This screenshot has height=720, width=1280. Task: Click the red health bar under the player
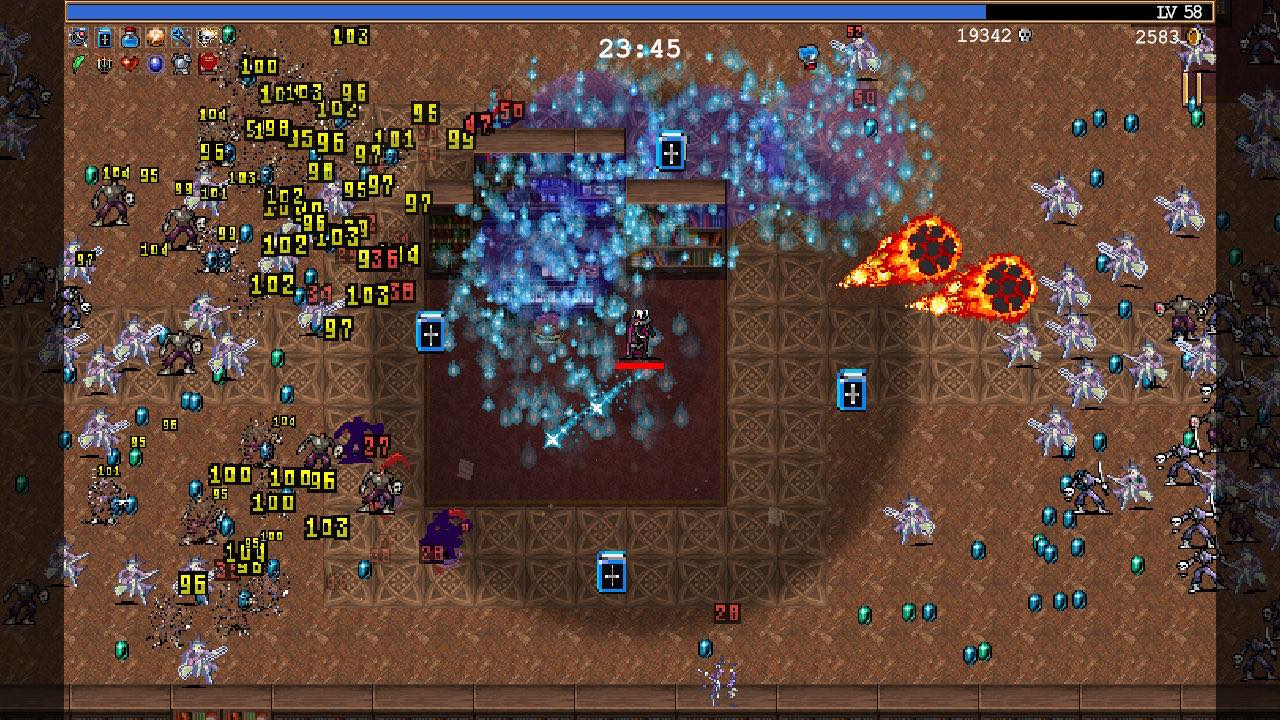pos(638,366)
